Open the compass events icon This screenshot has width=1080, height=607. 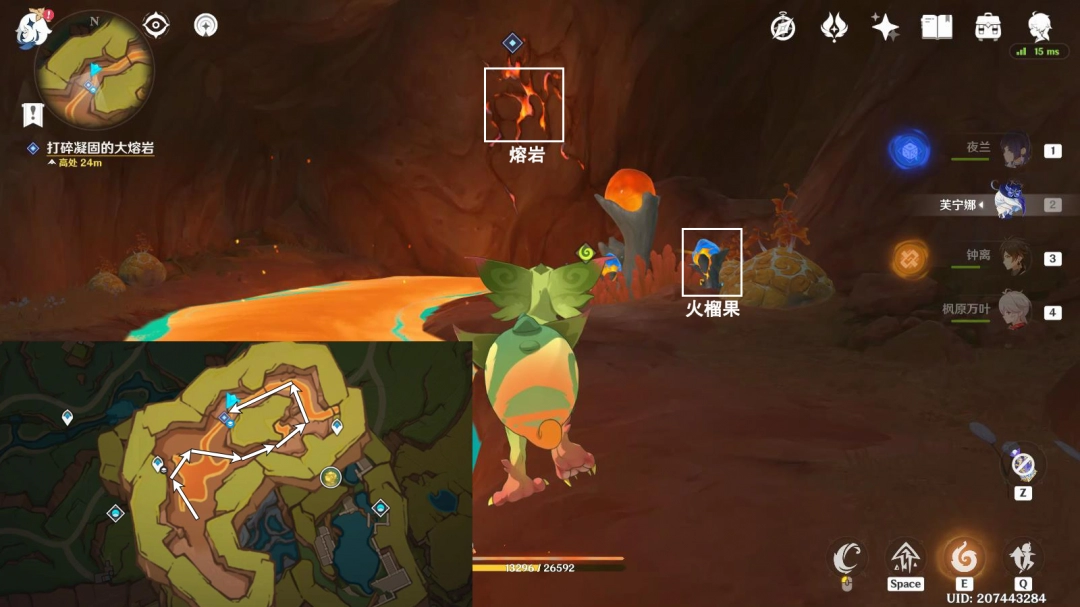click(x=783, y=27)
